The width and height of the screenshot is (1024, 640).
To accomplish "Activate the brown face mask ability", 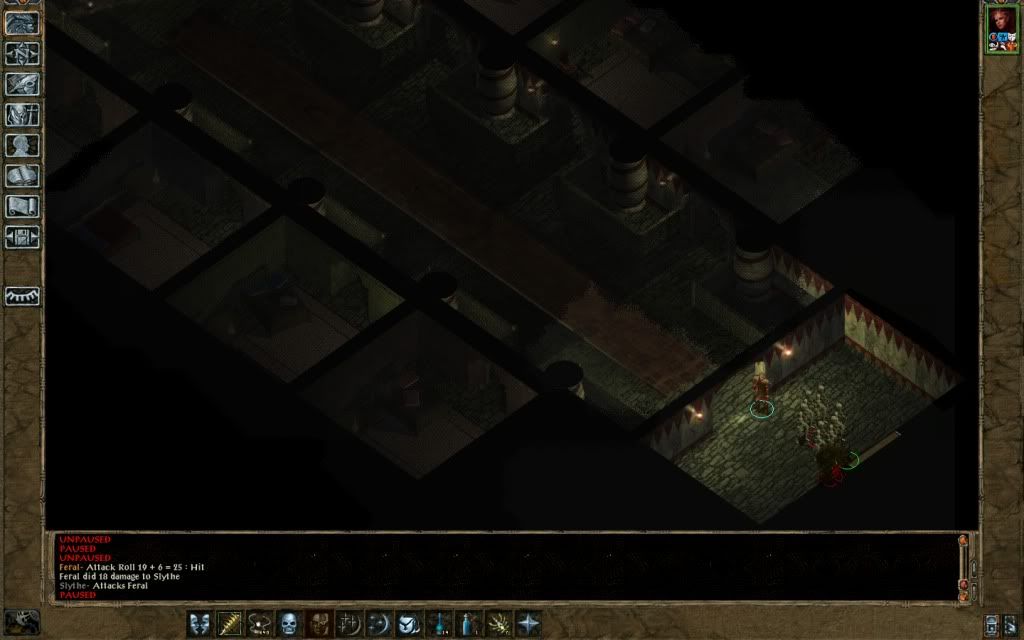I will coord(319,623).
